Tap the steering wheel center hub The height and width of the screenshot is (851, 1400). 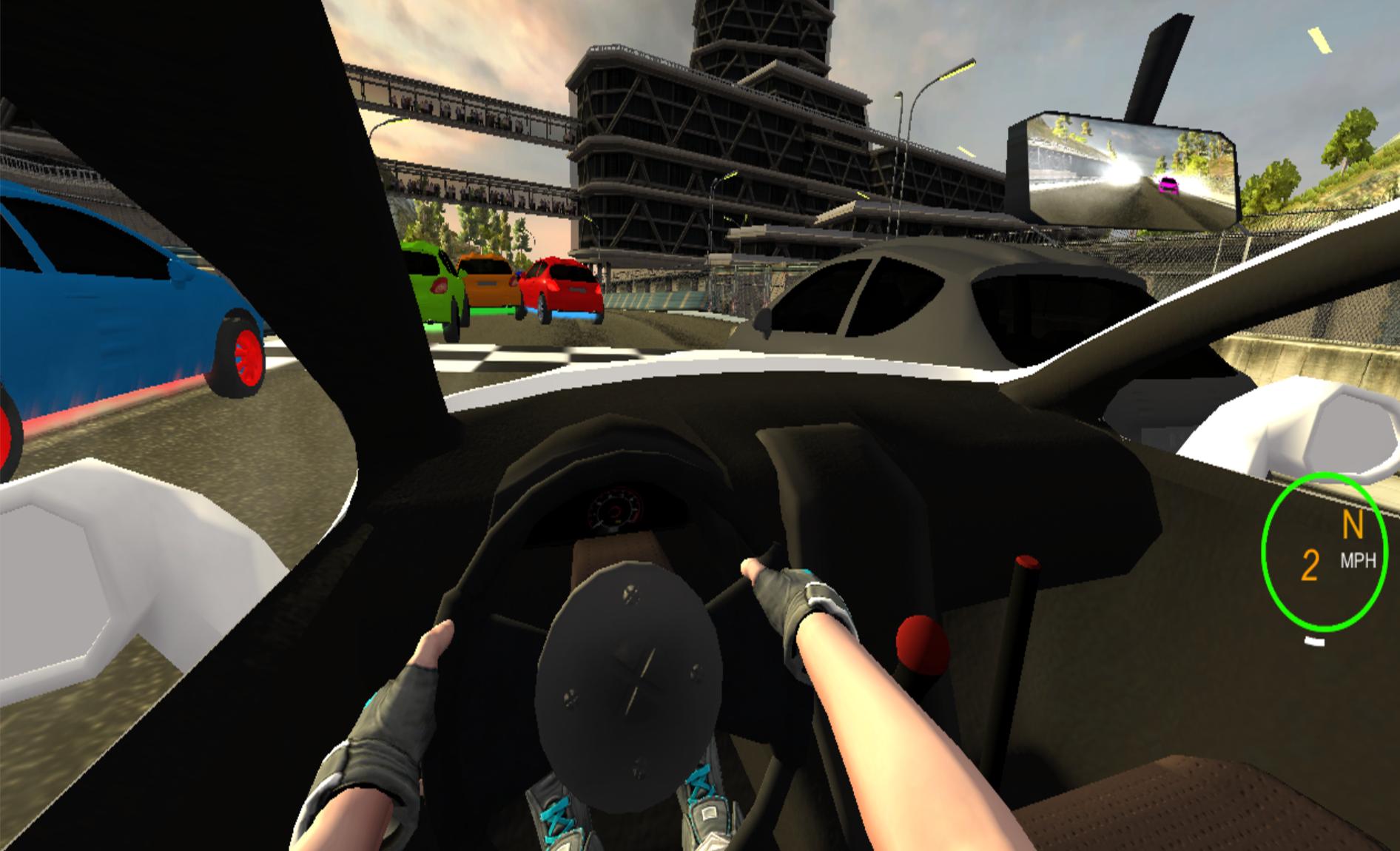pos(633,677)
